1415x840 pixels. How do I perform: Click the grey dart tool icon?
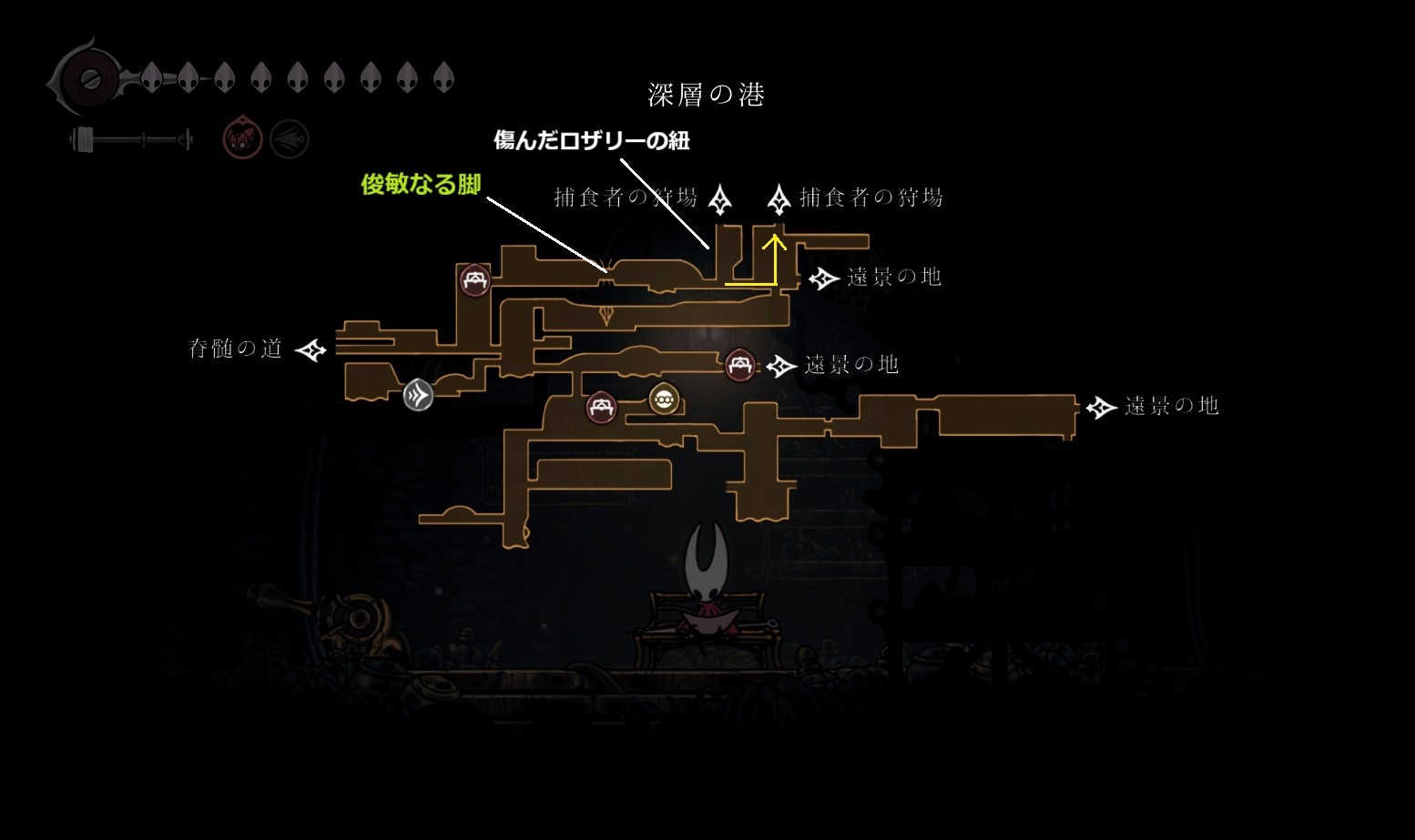tap(290, 140)
